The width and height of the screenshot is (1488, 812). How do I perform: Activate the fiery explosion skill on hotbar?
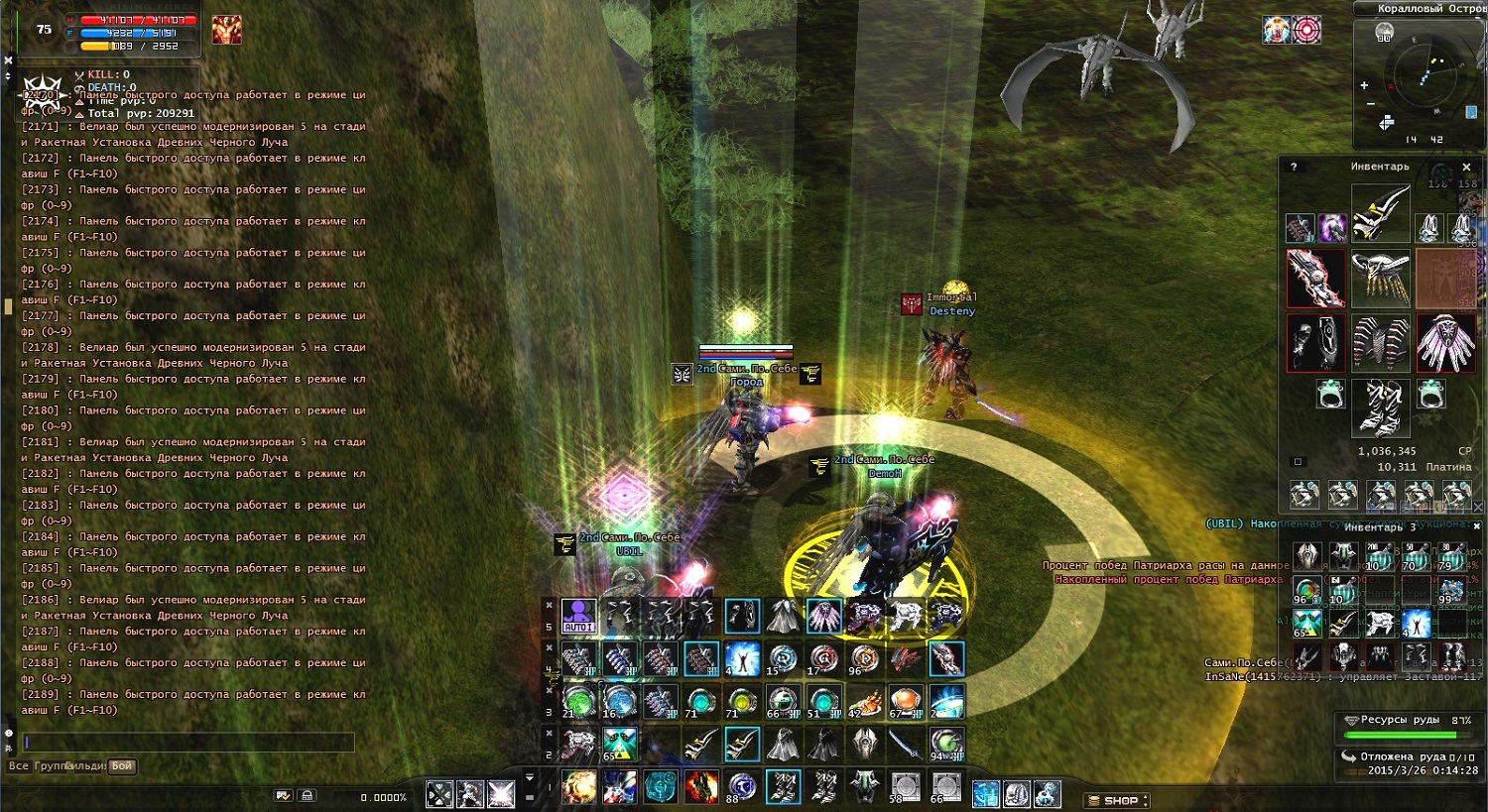[x=578, y=787]
